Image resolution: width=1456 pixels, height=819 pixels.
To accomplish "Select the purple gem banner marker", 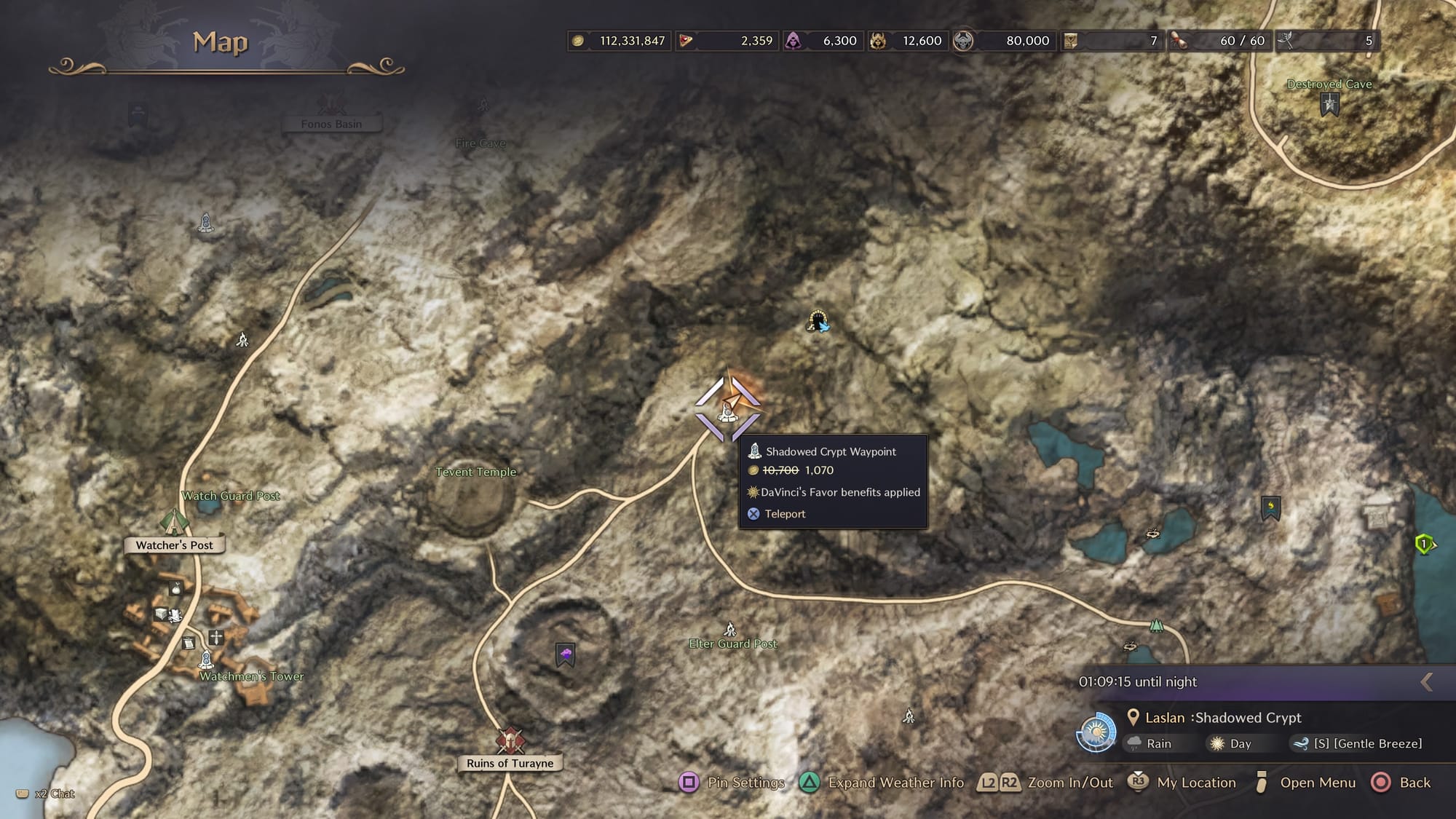I will tap(566, 654).
